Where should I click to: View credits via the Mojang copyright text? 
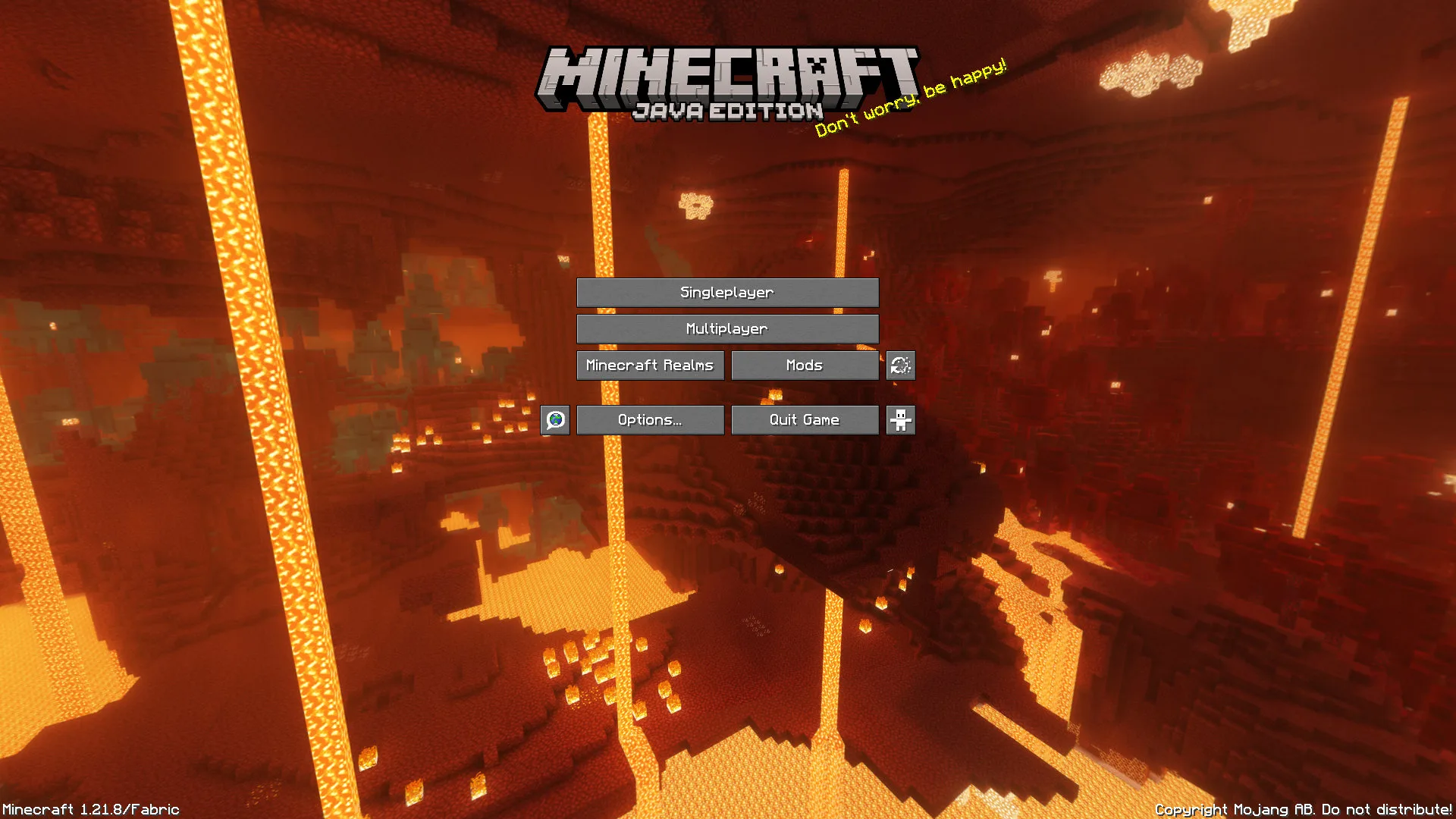(x=1302, y=809)
